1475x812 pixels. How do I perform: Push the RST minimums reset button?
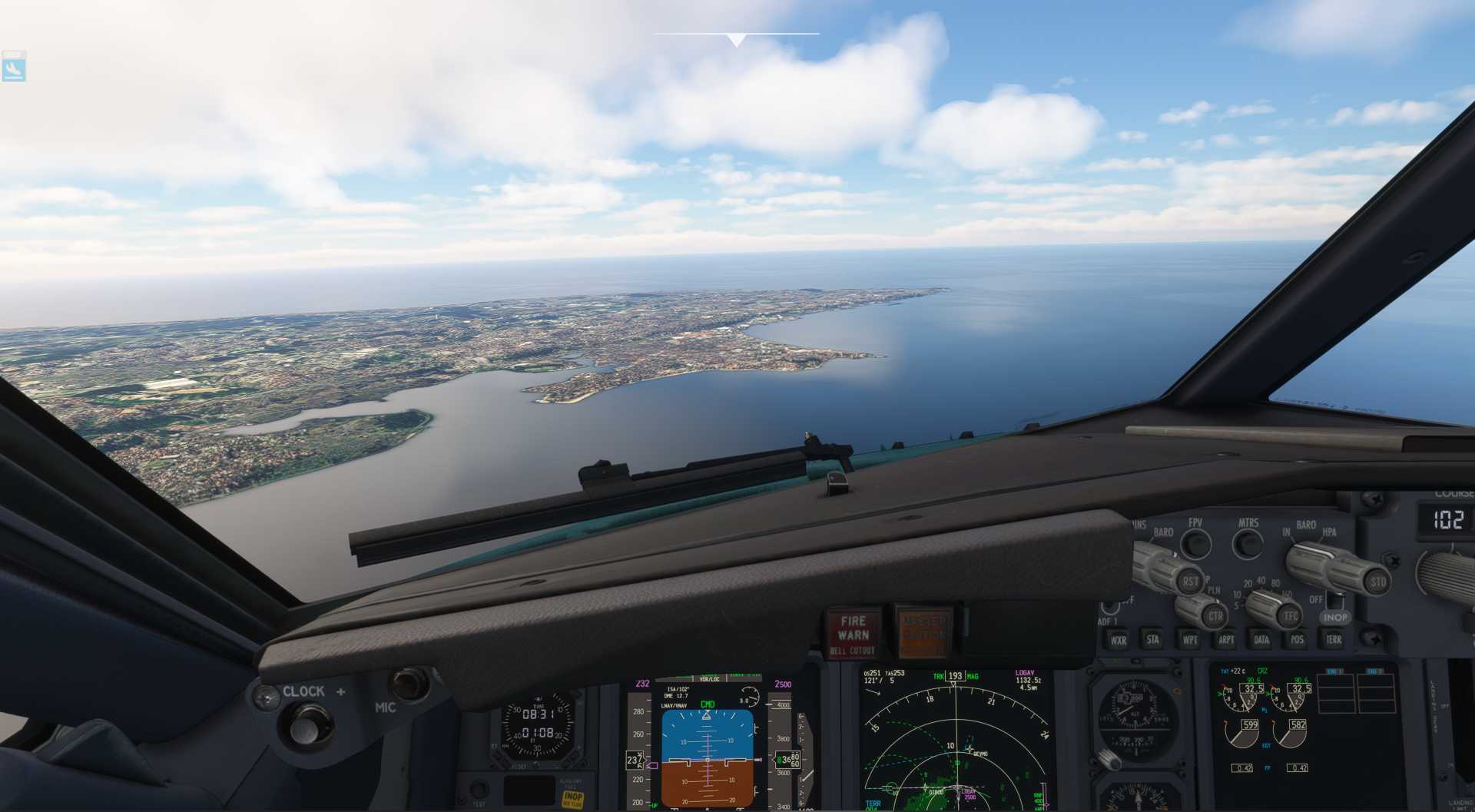point(1190,582)
